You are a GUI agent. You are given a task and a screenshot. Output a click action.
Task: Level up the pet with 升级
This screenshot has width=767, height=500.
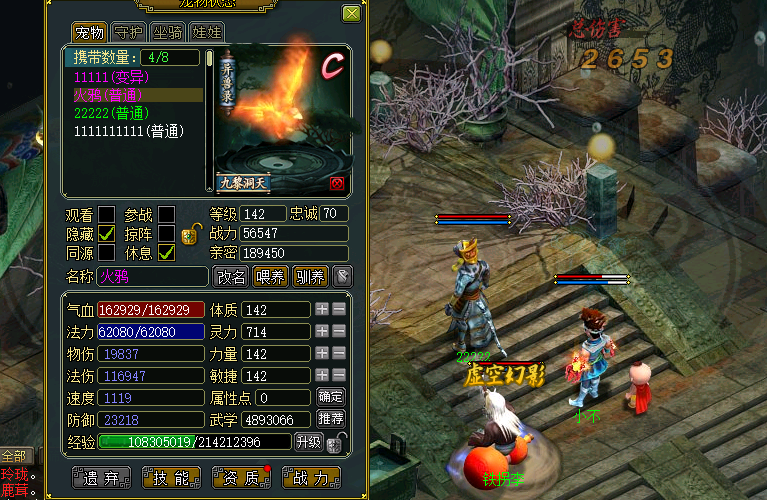pyautogui.click(x=308, y=441)
